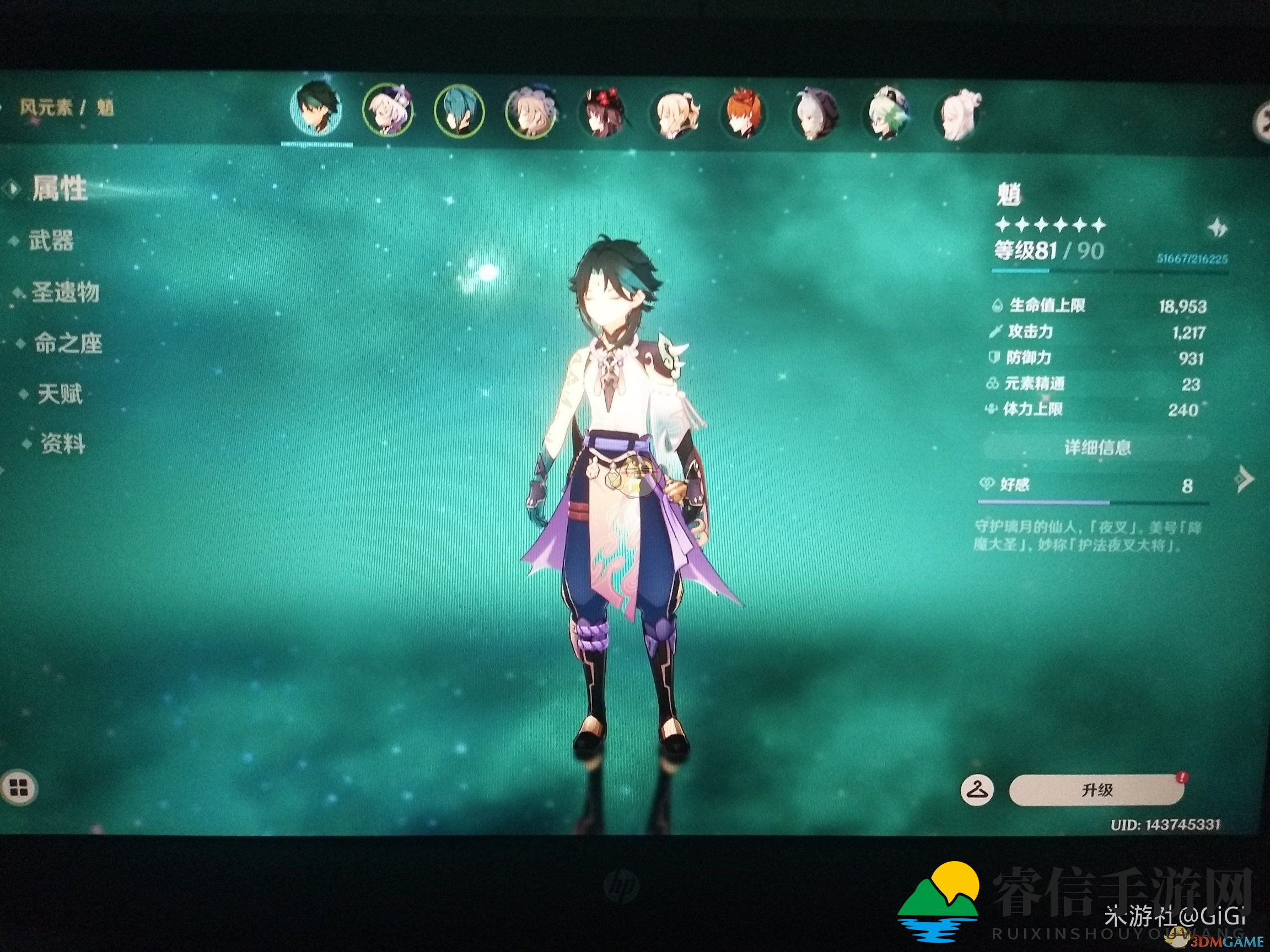Viewport: 1270px width, 952px height.
Task: Click the 详细信息 details button
Action: pos(1097,447)
